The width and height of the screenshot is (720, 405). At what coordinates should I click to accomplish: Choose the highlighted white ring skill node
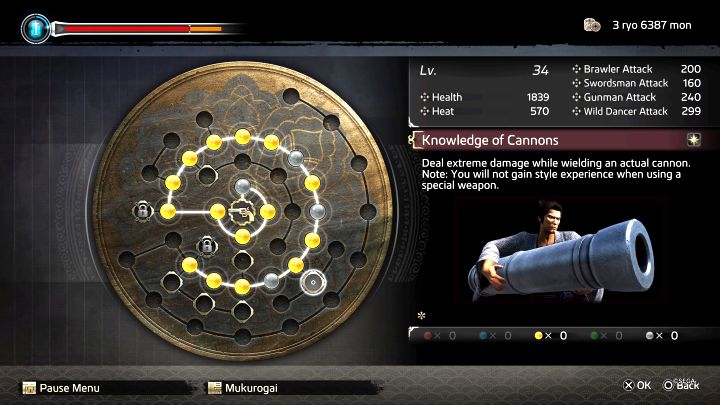coord(312,282)
